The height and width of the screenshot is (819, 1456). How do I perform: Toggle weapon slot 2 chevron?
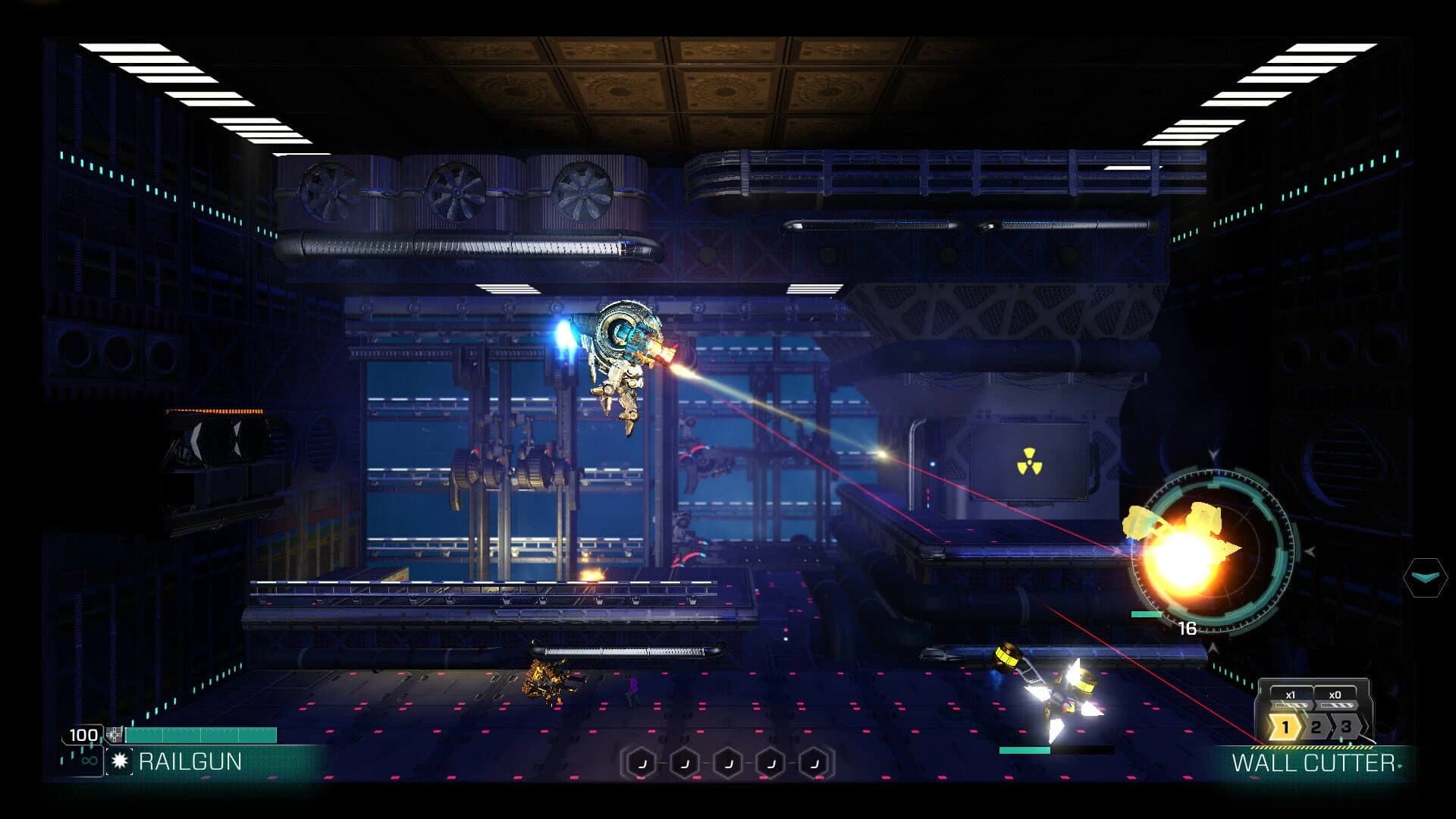tap(1315, 726)
